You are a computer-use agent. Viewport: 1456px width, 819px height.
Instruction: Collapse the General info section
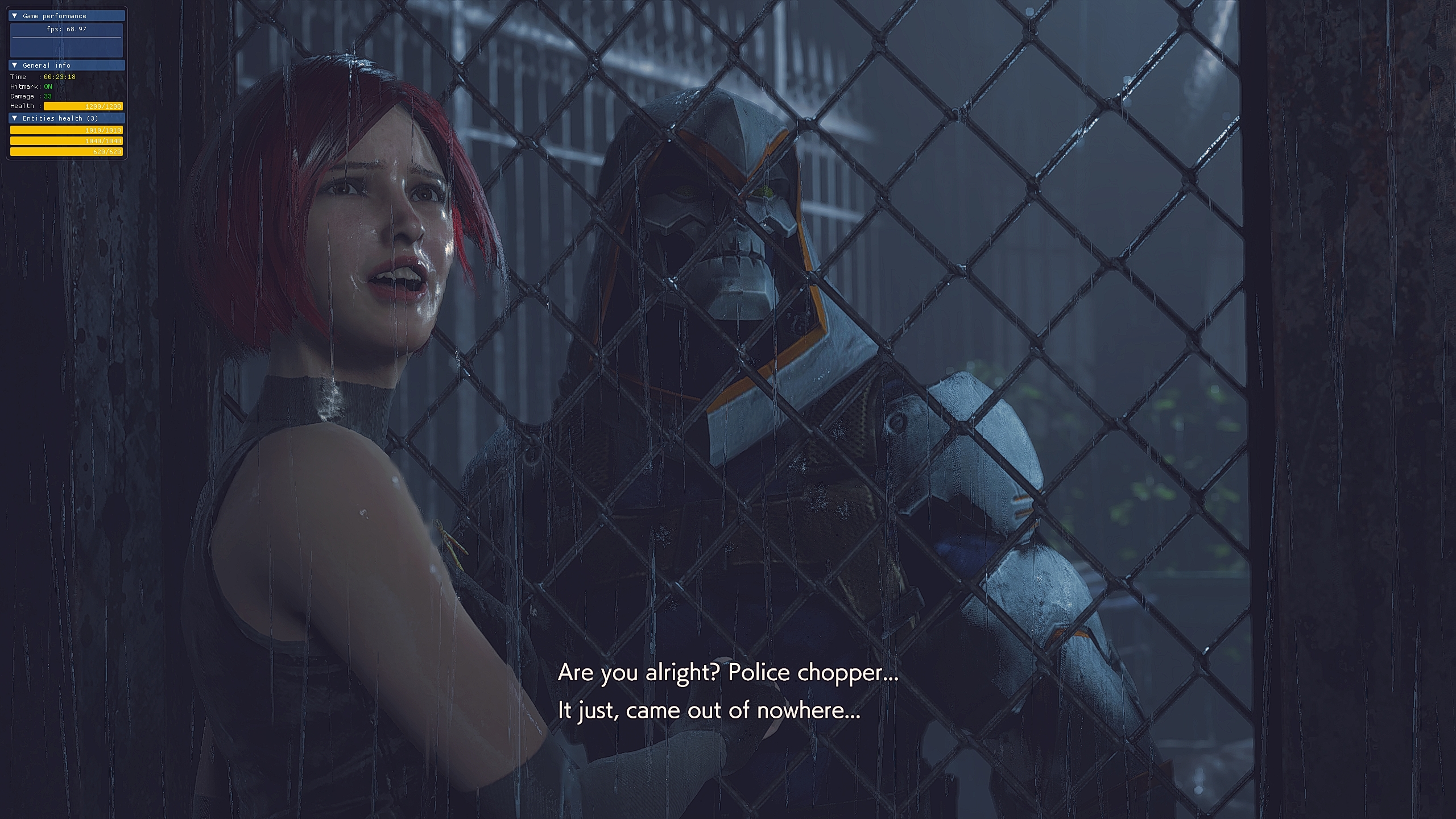tap(15, 65)
